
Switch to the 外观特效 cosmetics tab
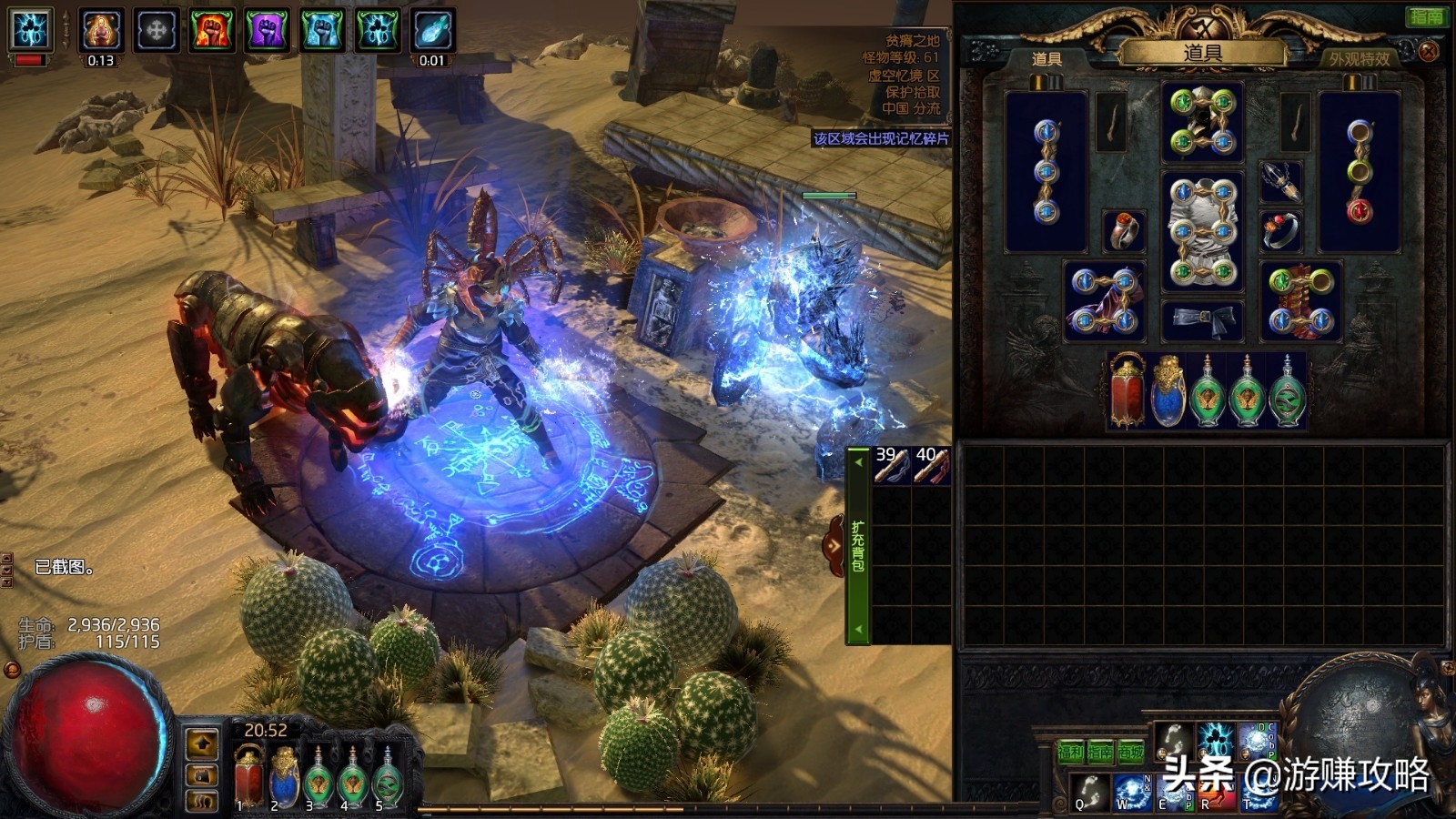pos(1359,59)
